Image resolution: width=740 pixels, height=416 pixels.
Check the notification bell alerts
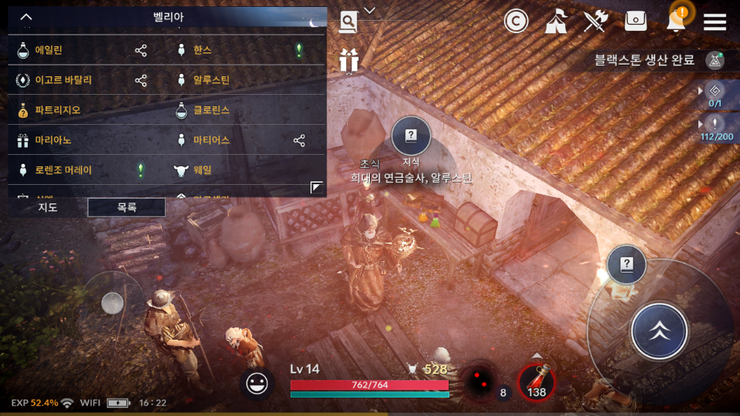(x=677, y=20)
